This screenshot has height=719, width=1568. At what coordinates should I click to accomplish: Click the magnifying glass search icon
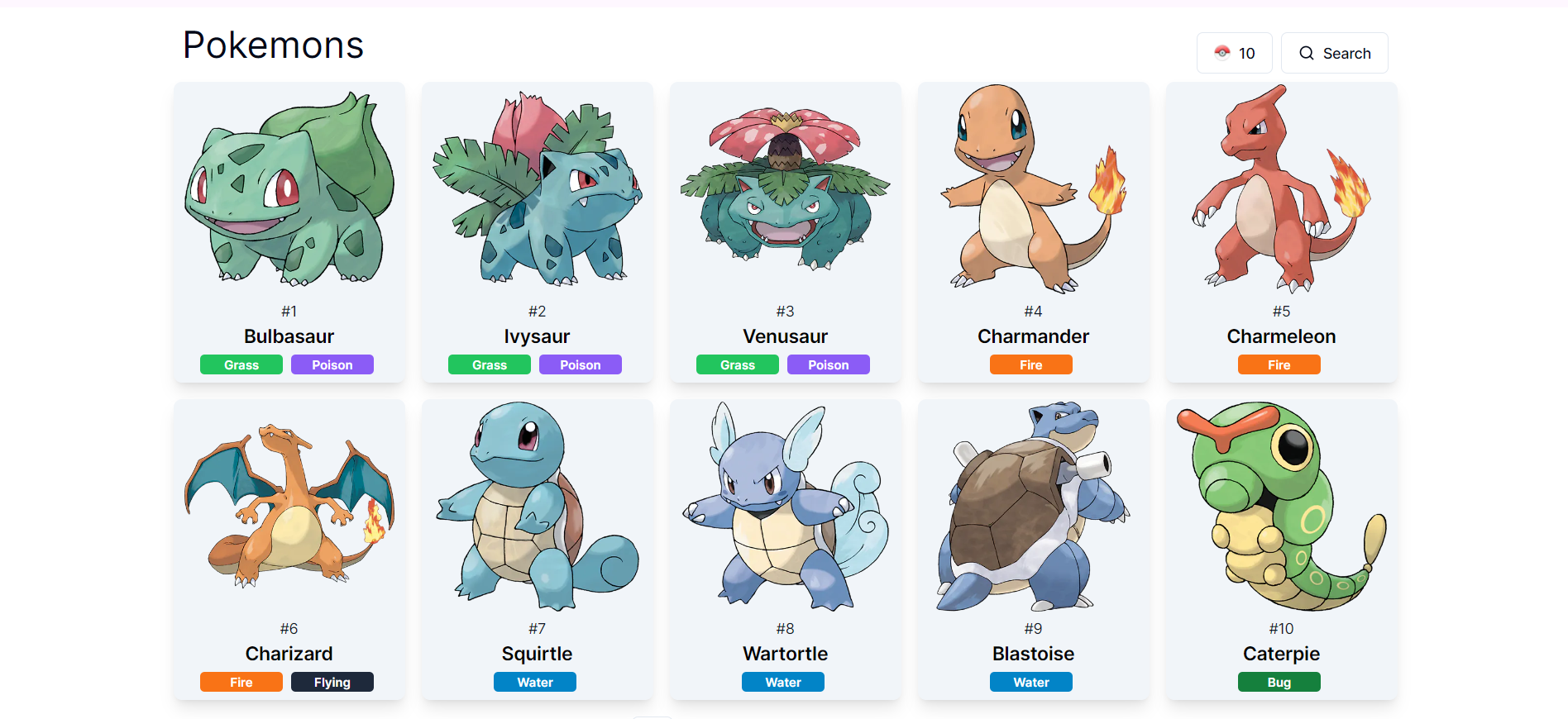(x=1307, y=52)
